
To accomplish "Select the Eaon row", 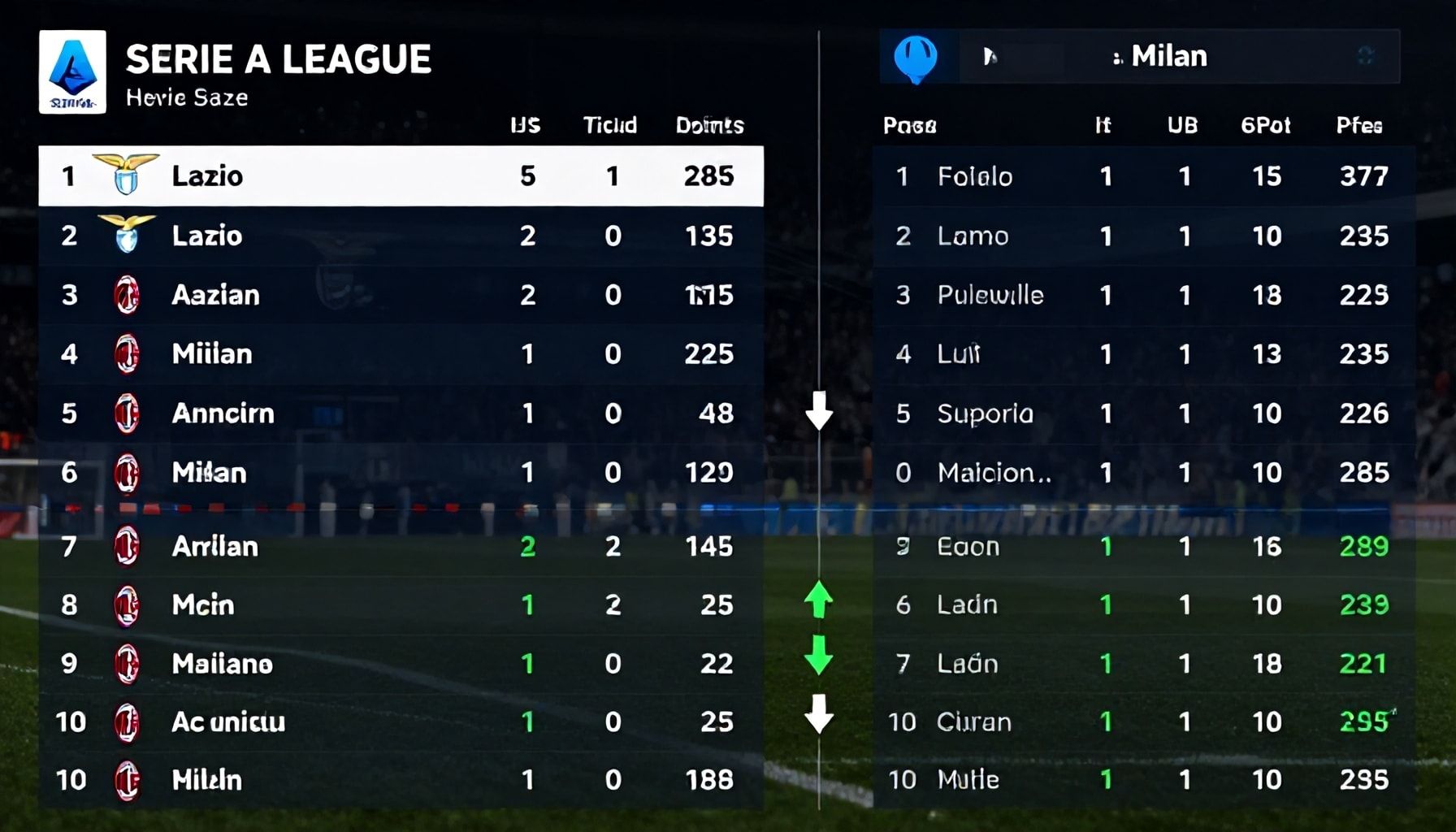I will [1143, 546].
